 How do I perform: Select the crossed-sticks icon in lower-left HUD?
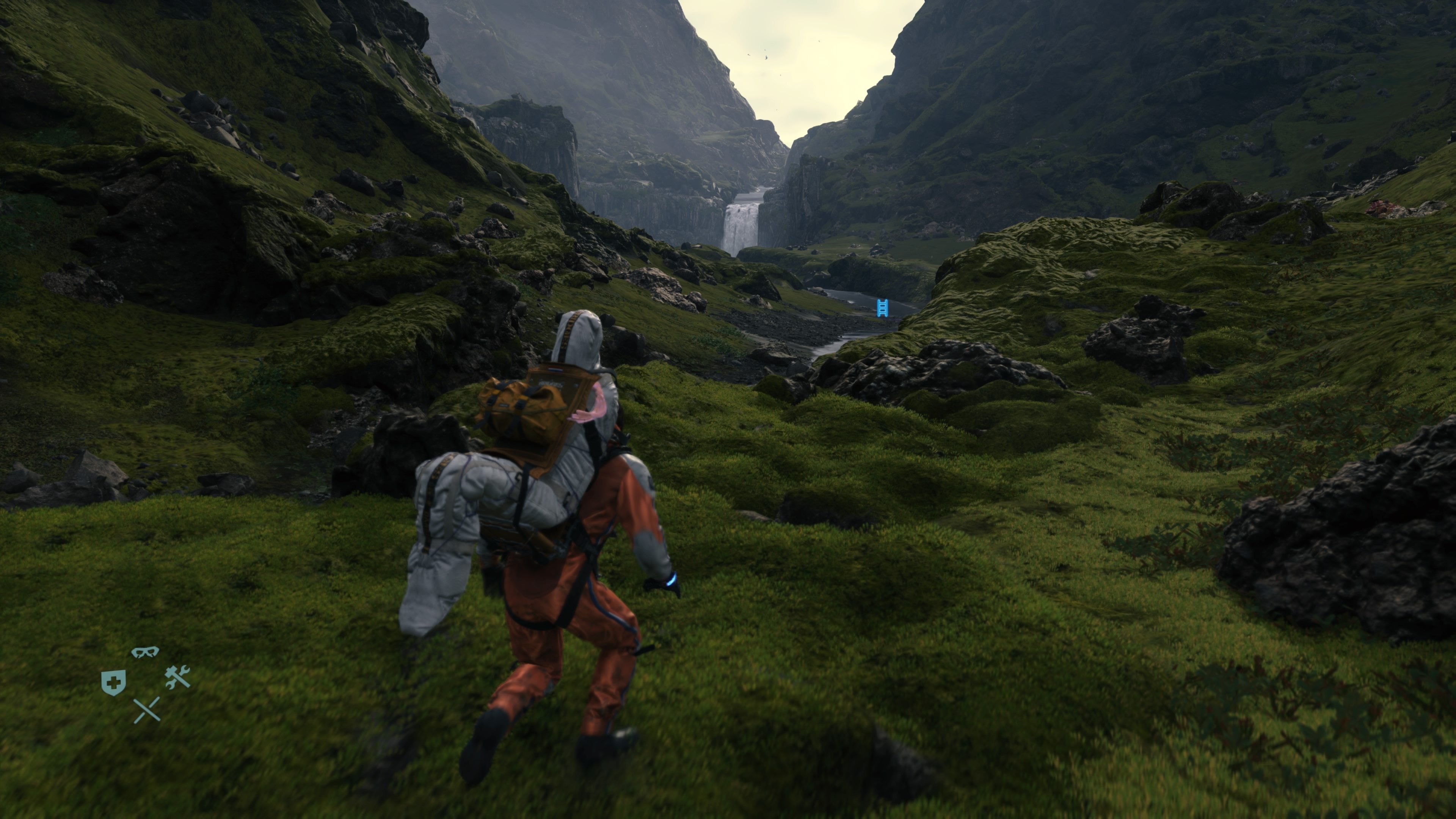click(147, 710)
